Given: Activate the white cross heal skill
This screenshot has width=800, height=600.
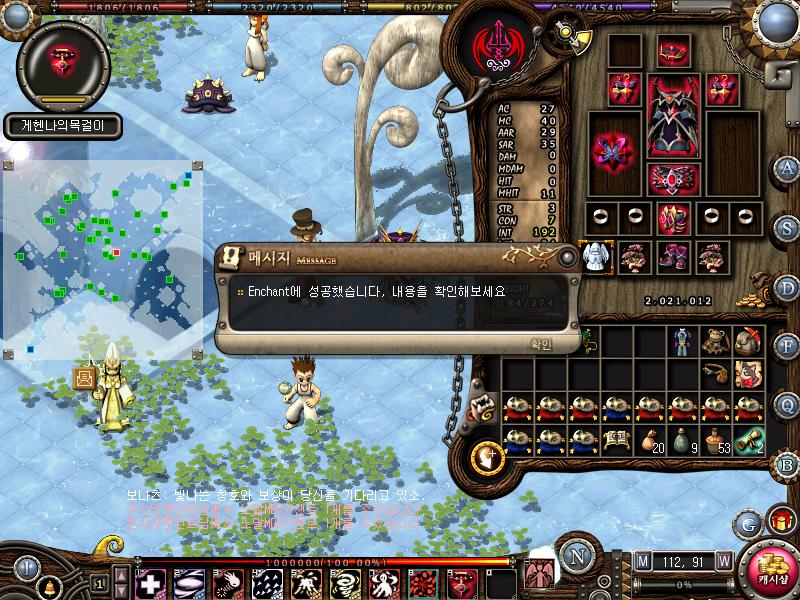Looking at the screenshot, I should tap(150, 582).
